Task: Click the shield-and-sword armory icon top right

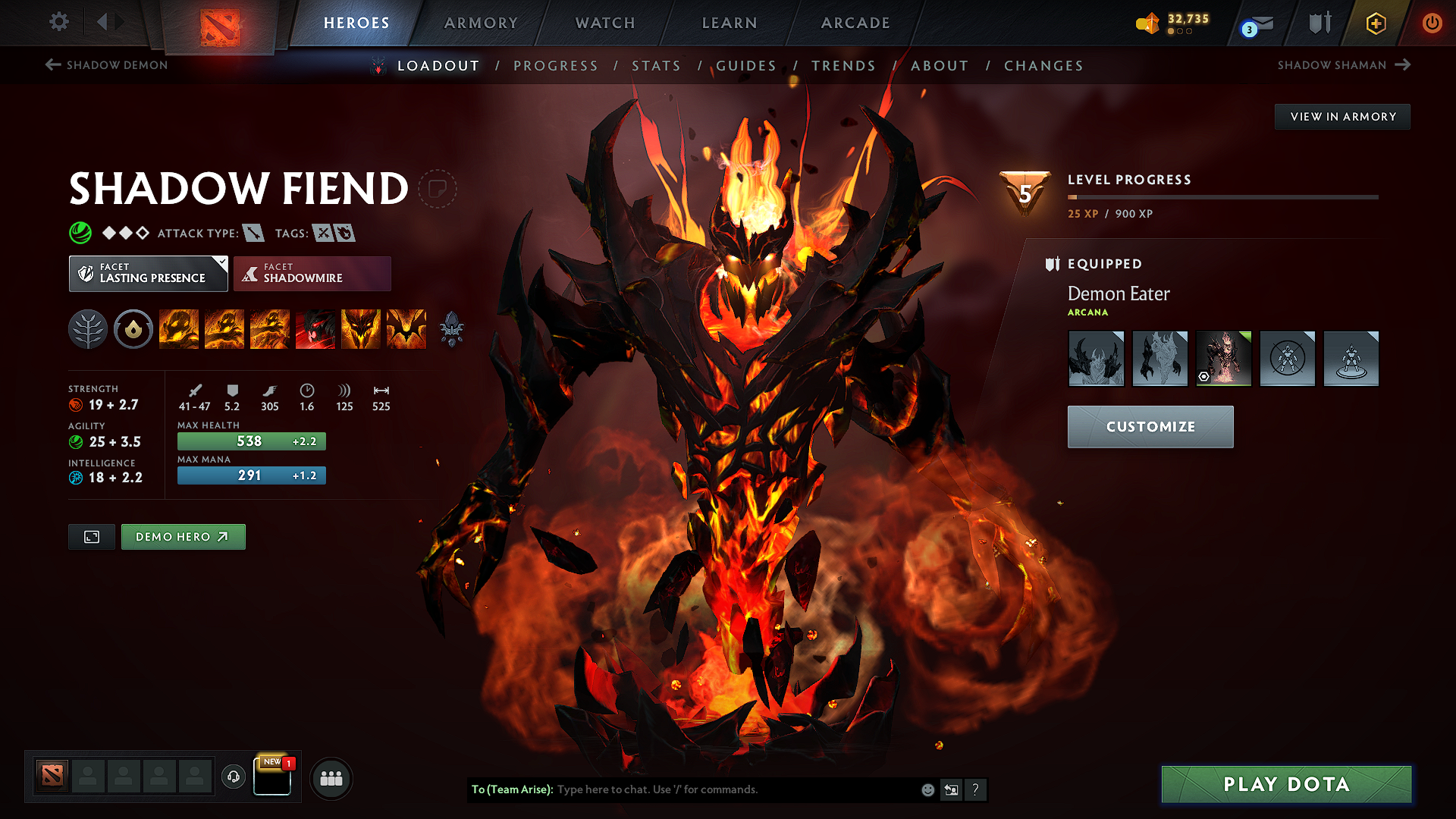Action: (1318, 23)
